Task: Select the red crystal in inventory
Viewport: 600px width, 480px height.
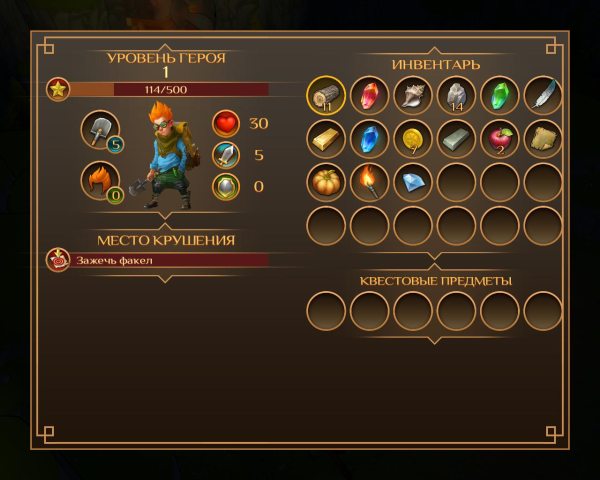Action: click(x=370, y=97)
